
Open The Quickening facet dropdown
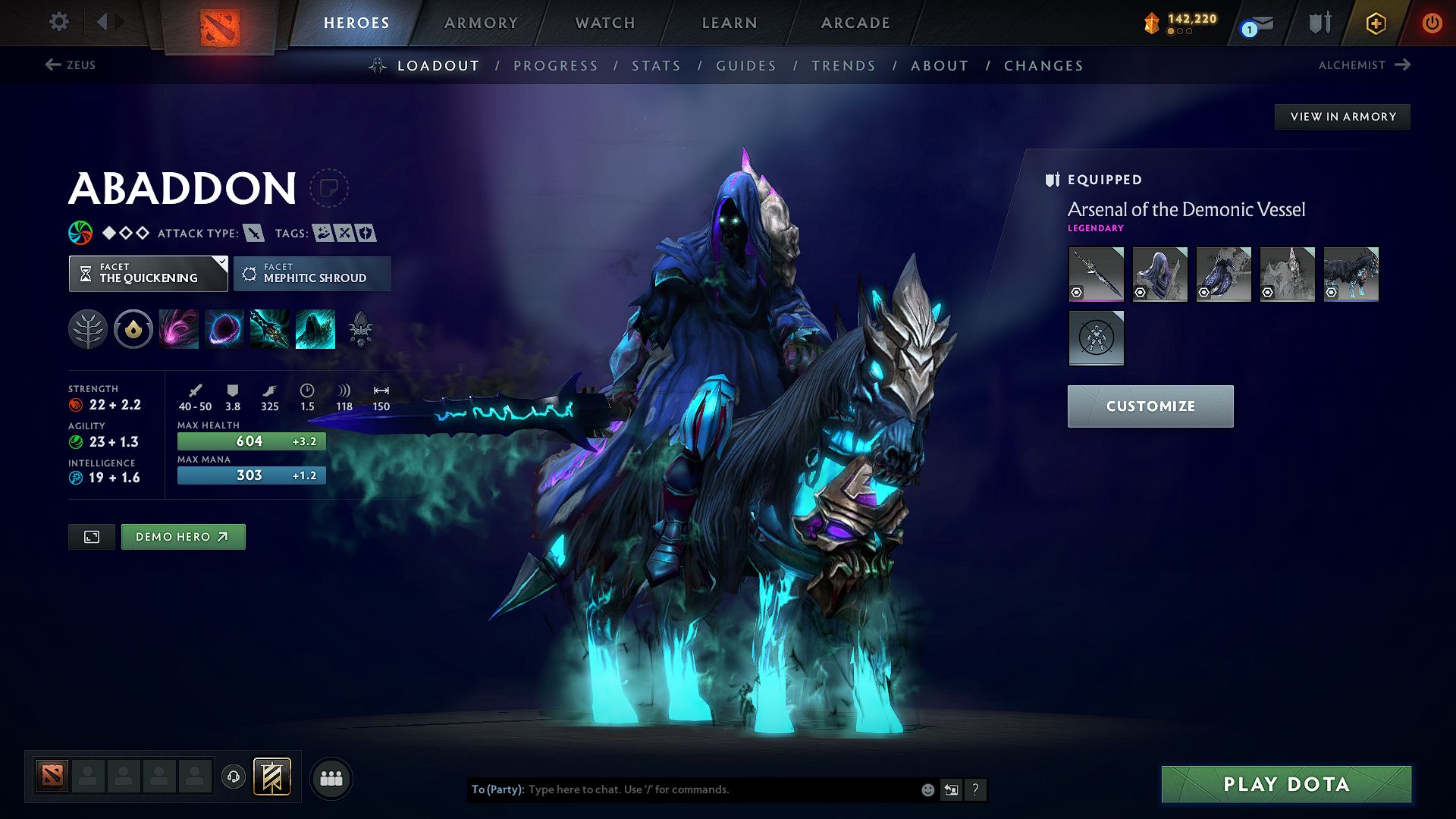(148, 273)
